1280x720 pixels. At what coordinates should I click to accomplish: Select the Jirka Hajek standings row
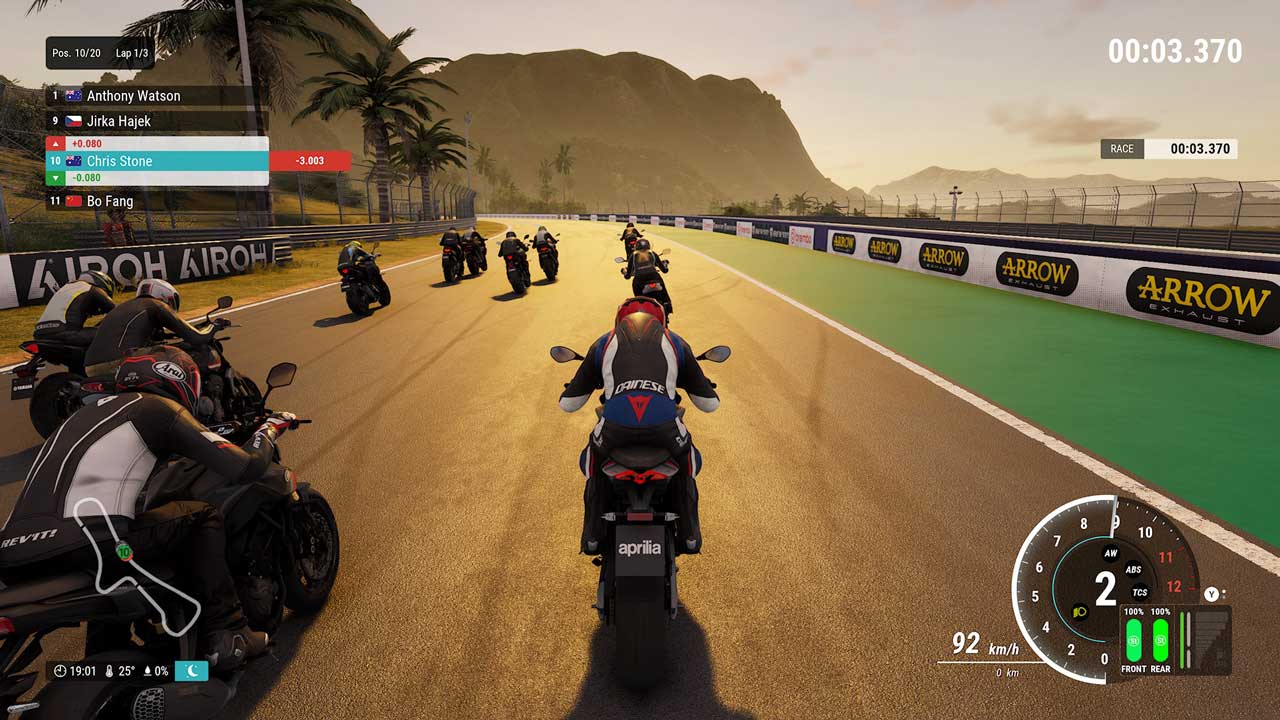click(x=118, y=121)
